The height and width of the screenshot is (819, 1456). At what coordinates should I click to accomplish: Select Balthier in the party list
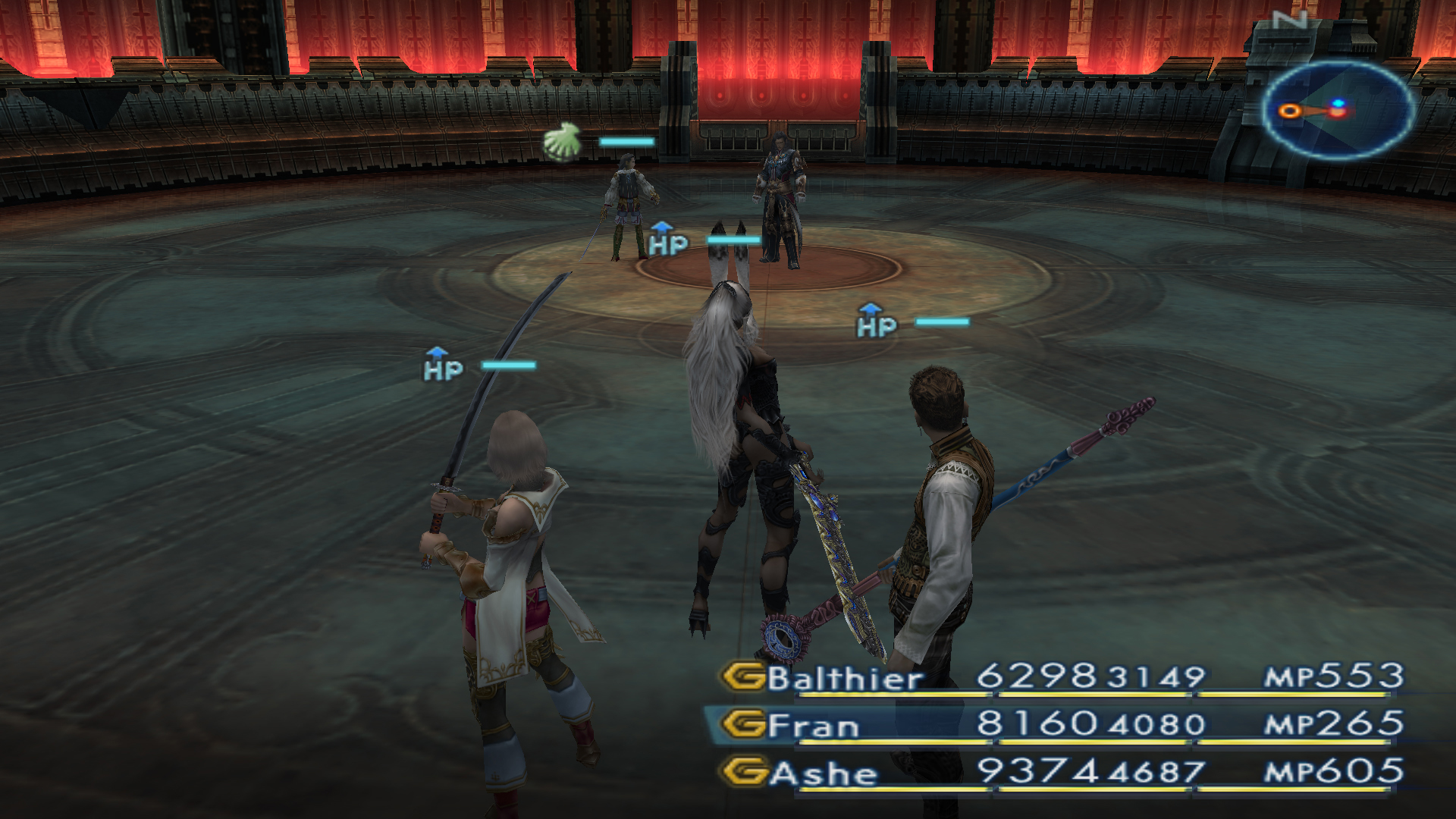844,678
